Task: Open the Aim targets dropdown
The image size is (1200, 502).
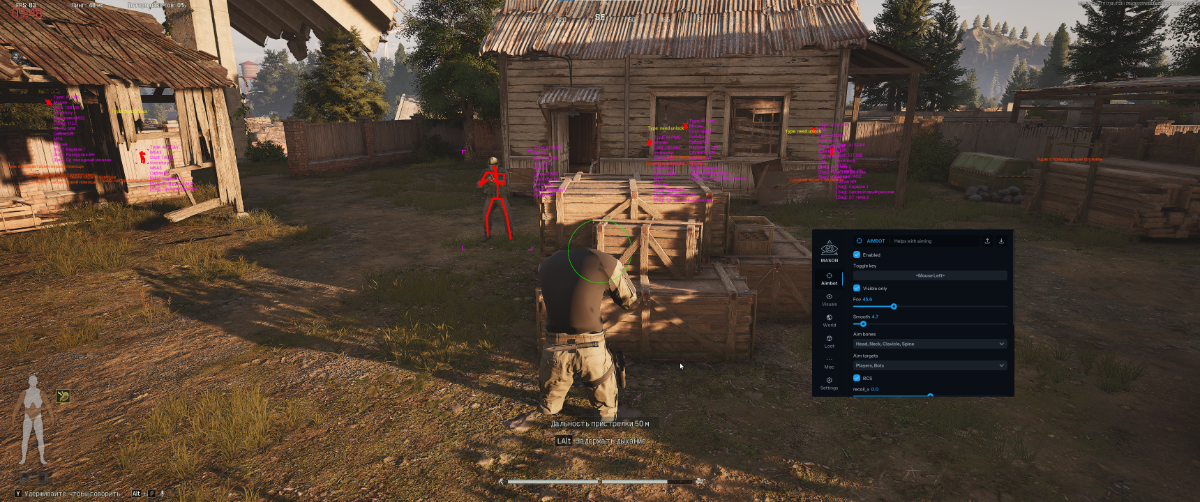Action: [x=929, y=365]
